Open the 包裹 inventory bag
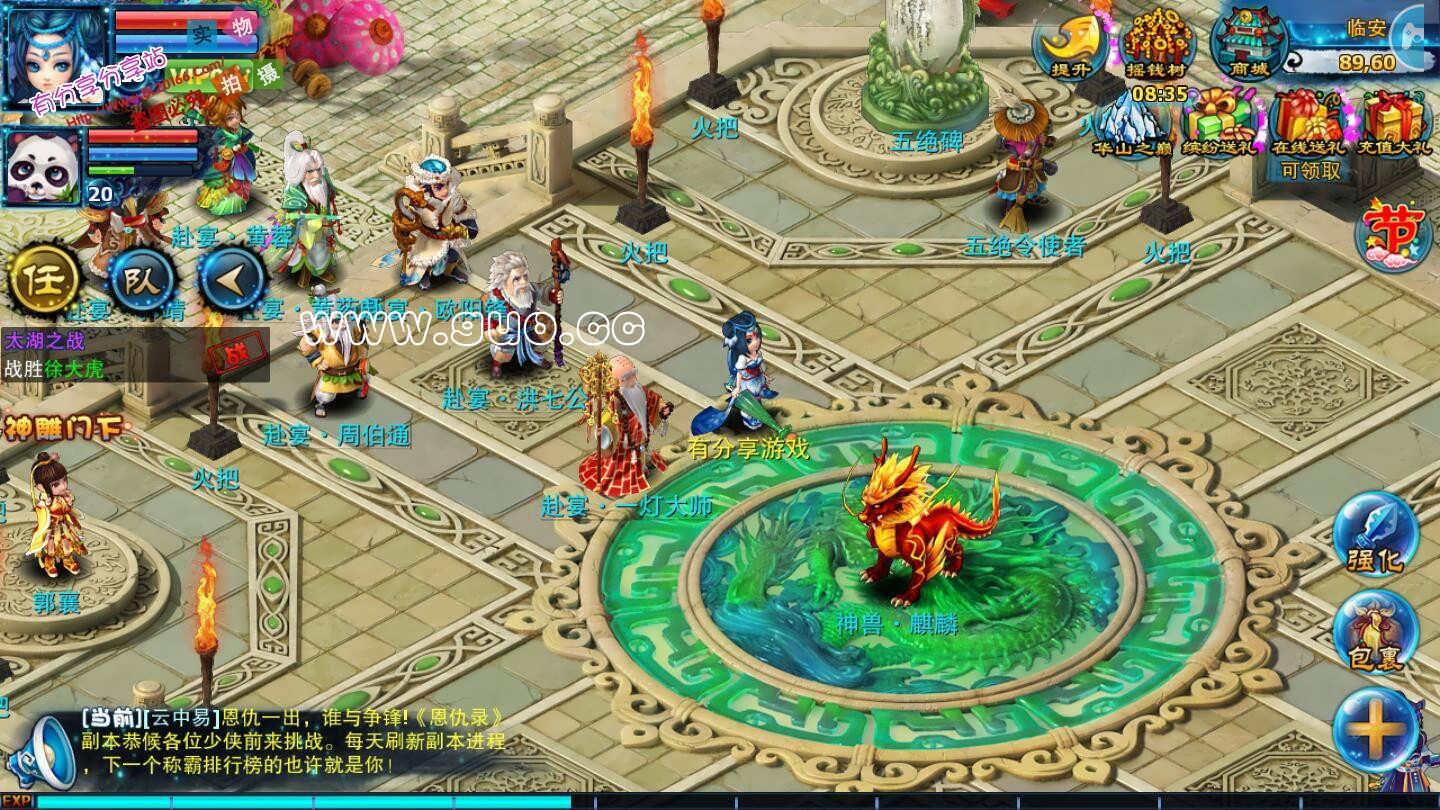1440x810 pixels. click(x=1376, y=632)
